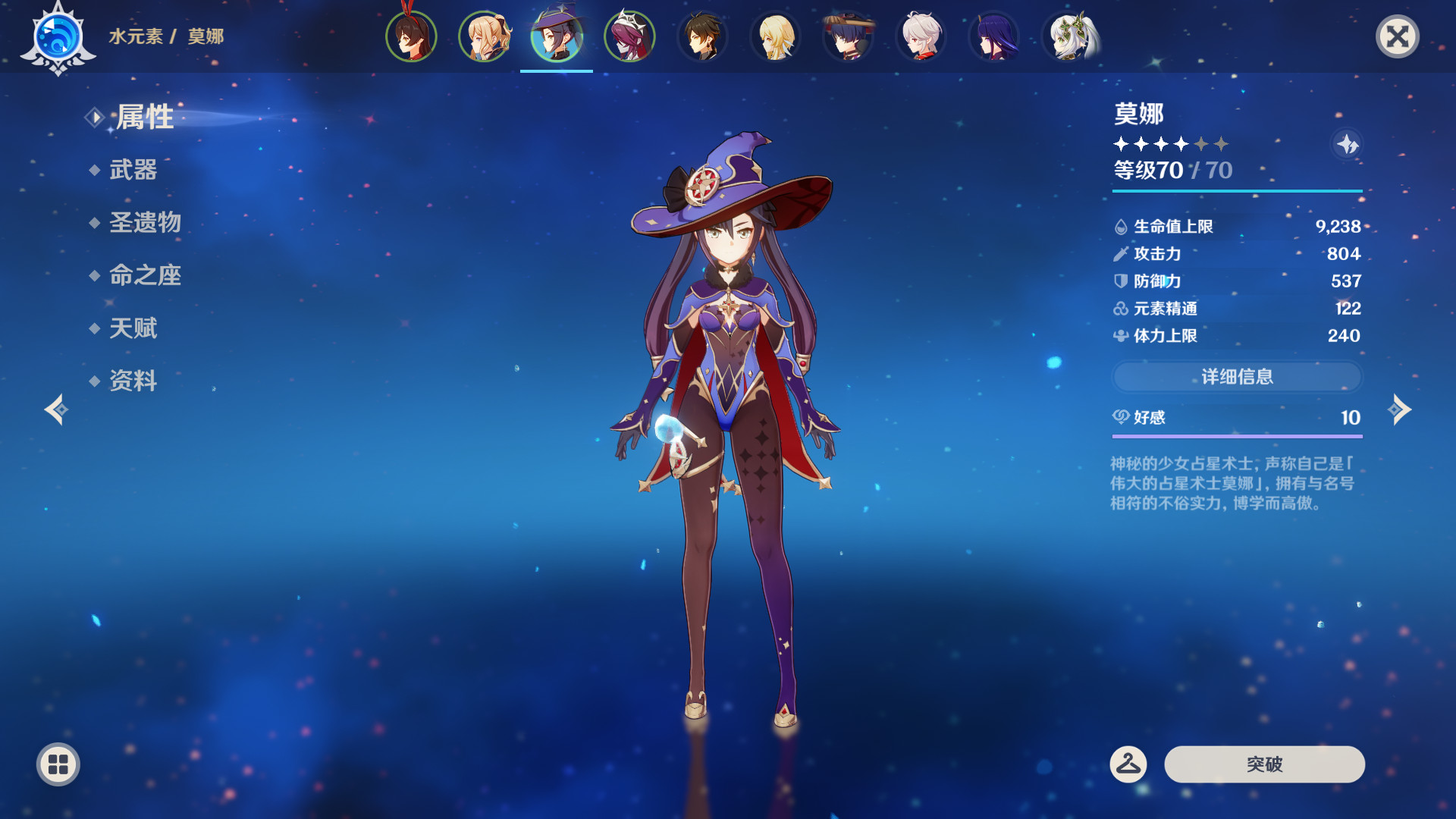Screen dimensions: 1456x819
Task: Collapse to previous character with left arrow
Action: click(55, 409)
